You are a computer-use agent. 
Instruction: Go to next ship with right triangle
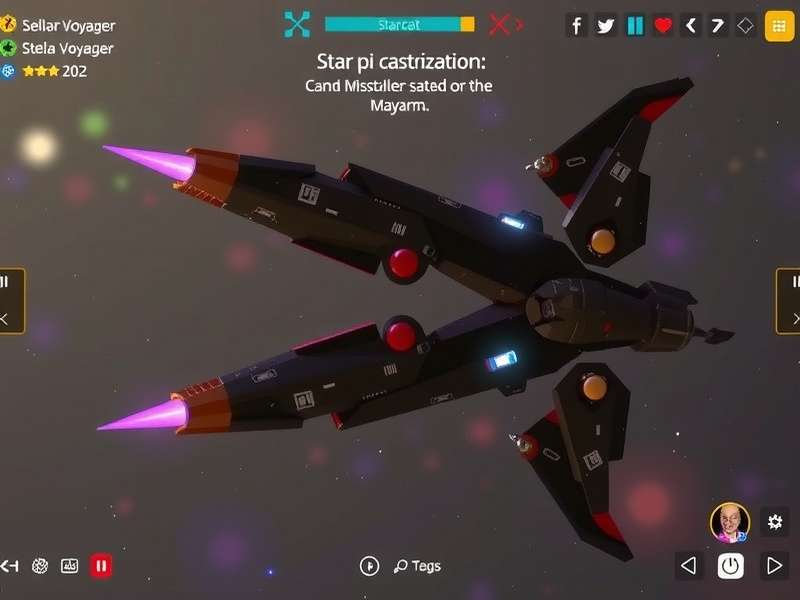[773, 566]
